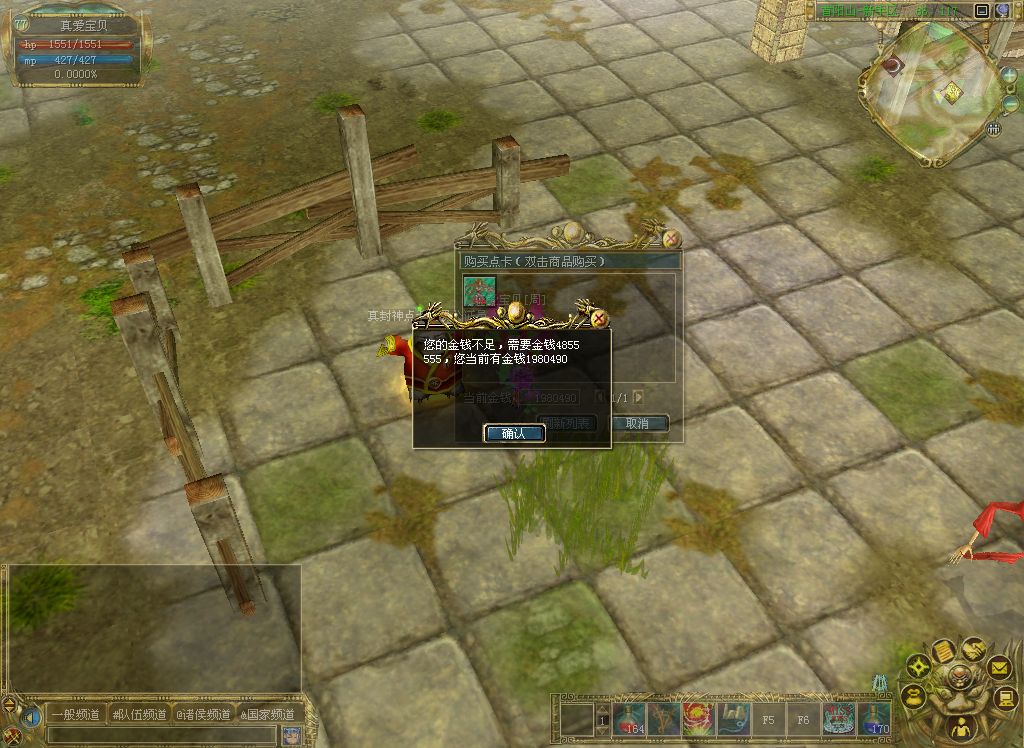The height and width of the screenshot is (748, 1024).
Task: Close the insufficient money popup
Action: [599, 318]
